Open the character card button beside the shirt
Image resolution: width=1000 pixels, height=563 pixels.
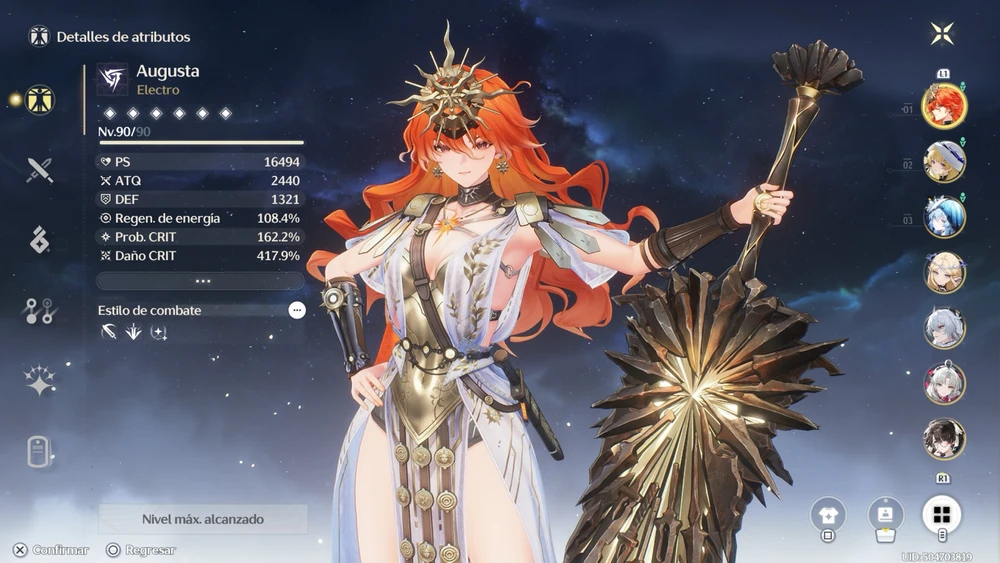[x=885, y=515]
